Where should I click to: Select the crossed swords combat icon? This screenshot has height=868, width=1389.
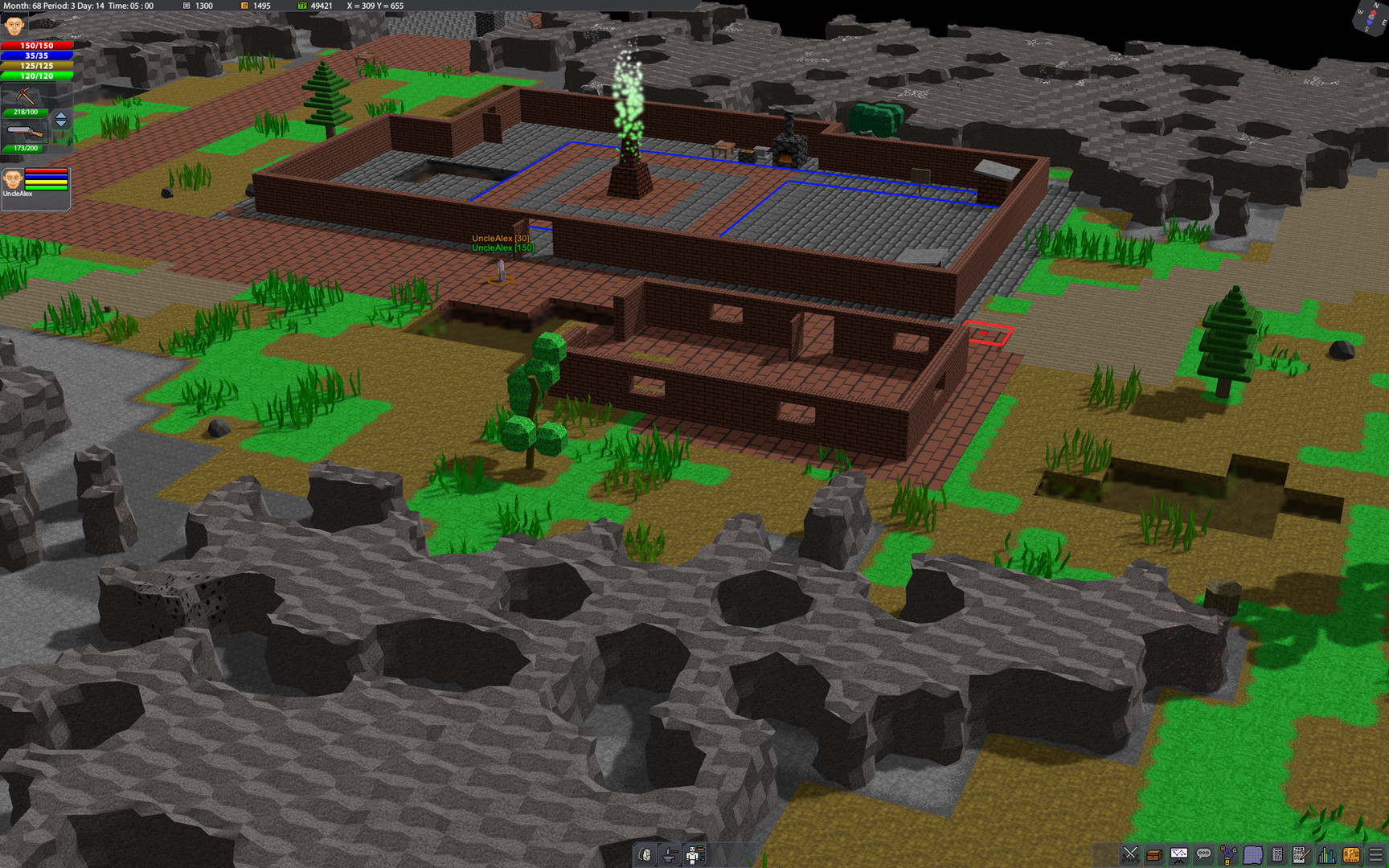(x=1130, y=854)
